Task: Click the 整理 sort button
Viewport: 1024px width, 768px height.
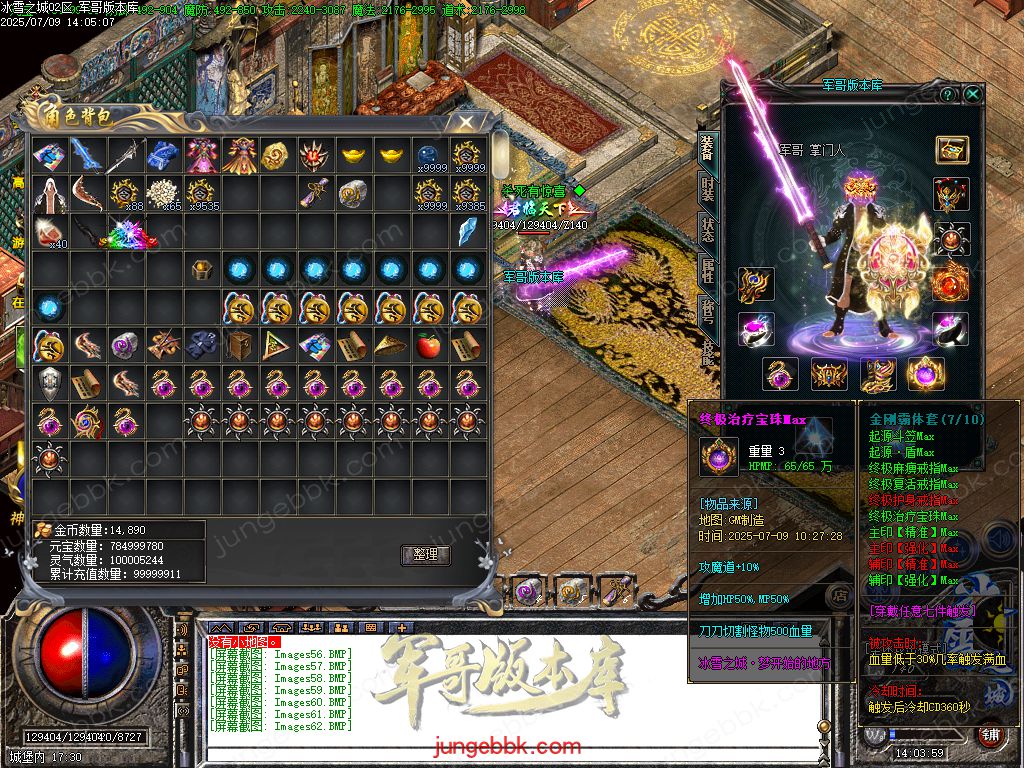Action: point(425,555)
